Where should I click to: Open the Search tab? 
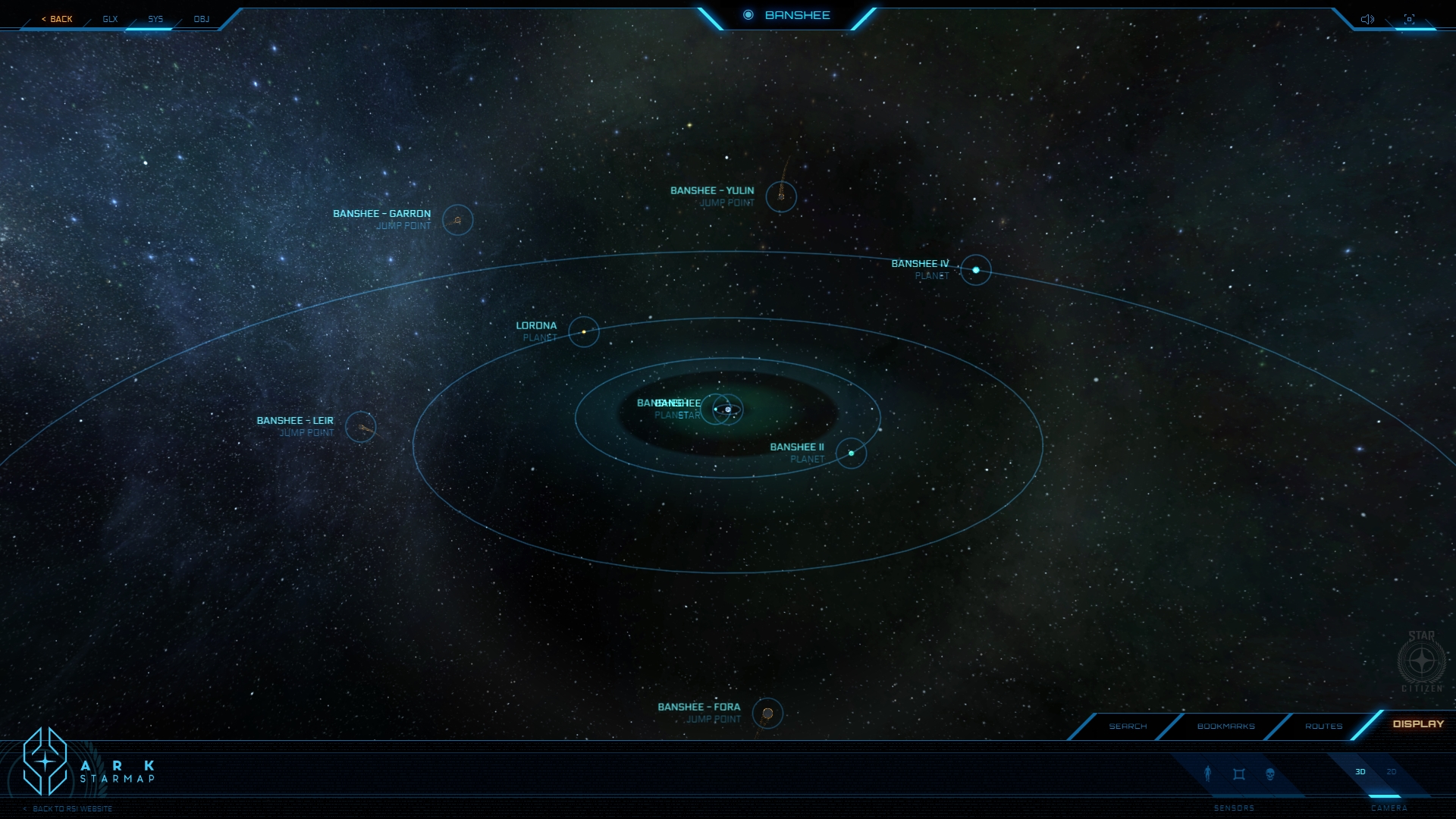click(x=1128, y=726)
